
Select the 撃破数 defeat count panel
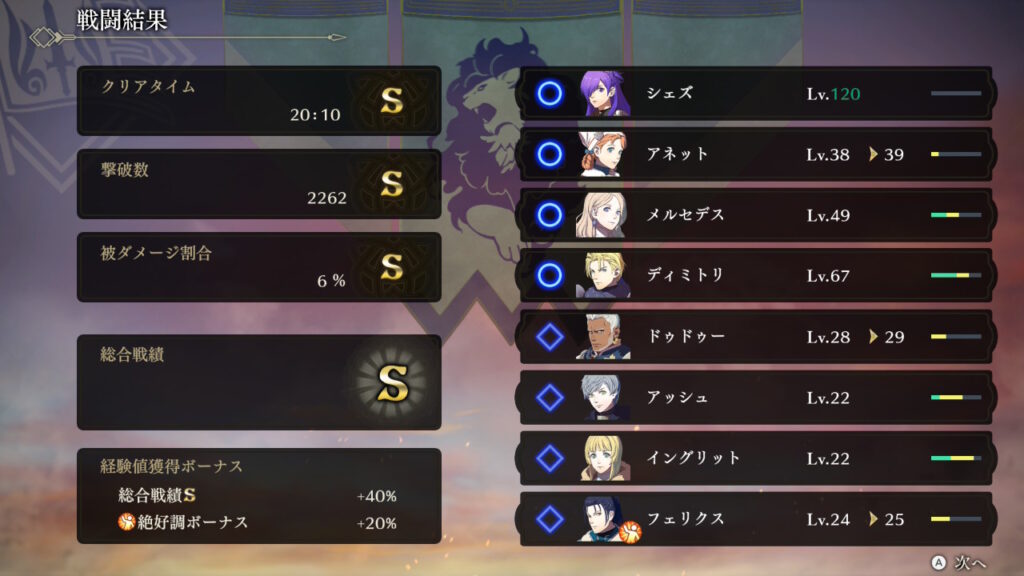[259, 184]
